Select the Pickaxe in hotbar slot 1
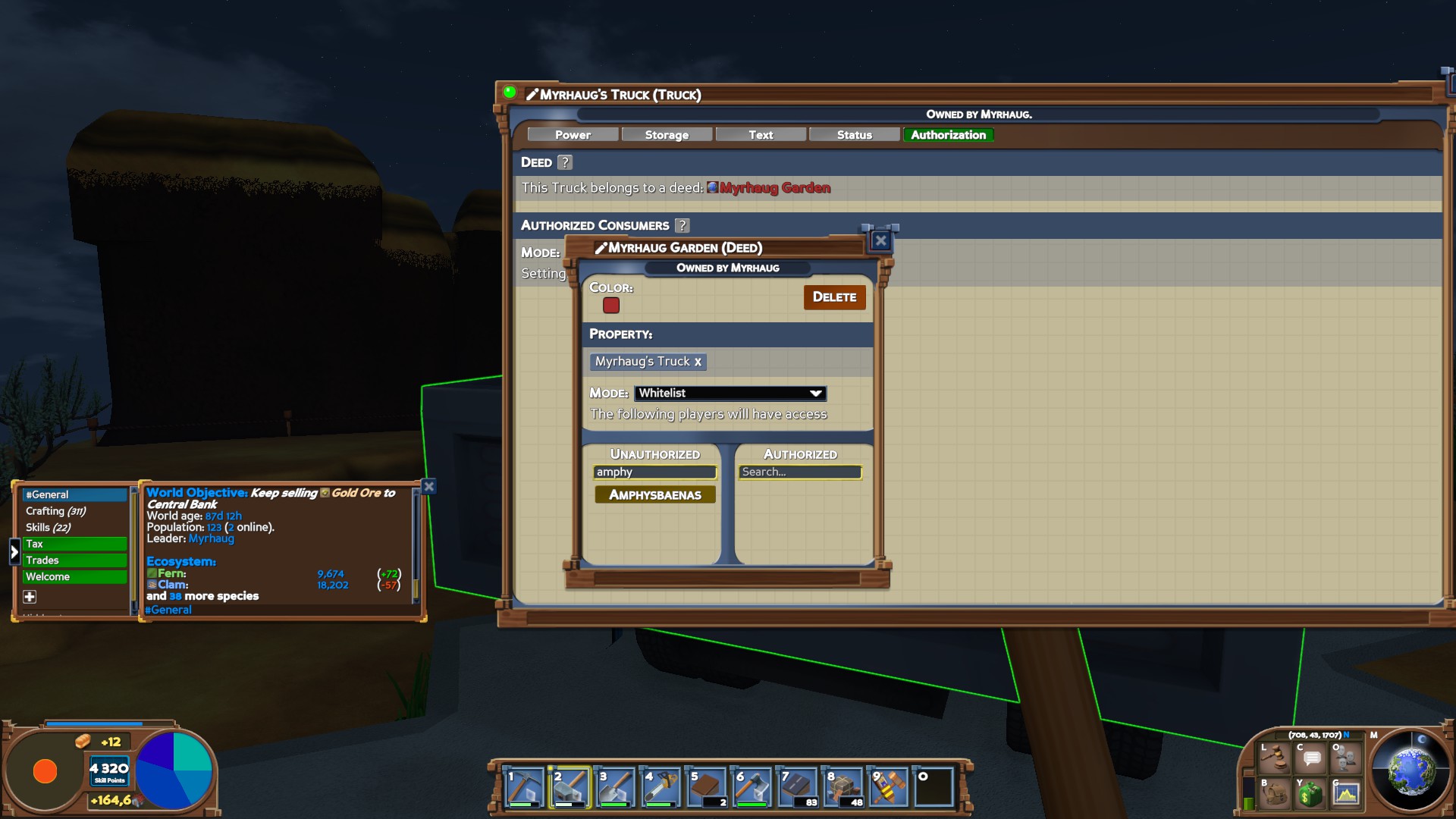1456x819 pixels. [523, 786]
